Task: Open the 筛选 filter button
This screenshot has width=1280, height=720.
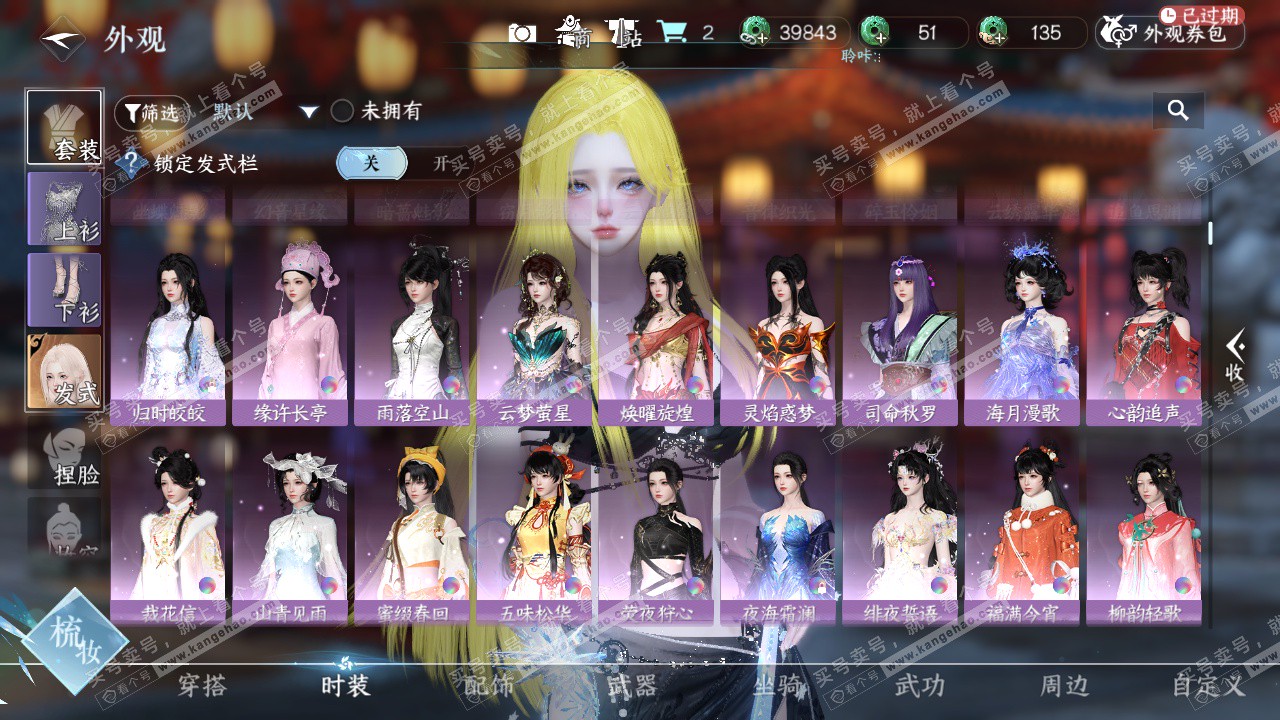Action: tap(151, 113)
